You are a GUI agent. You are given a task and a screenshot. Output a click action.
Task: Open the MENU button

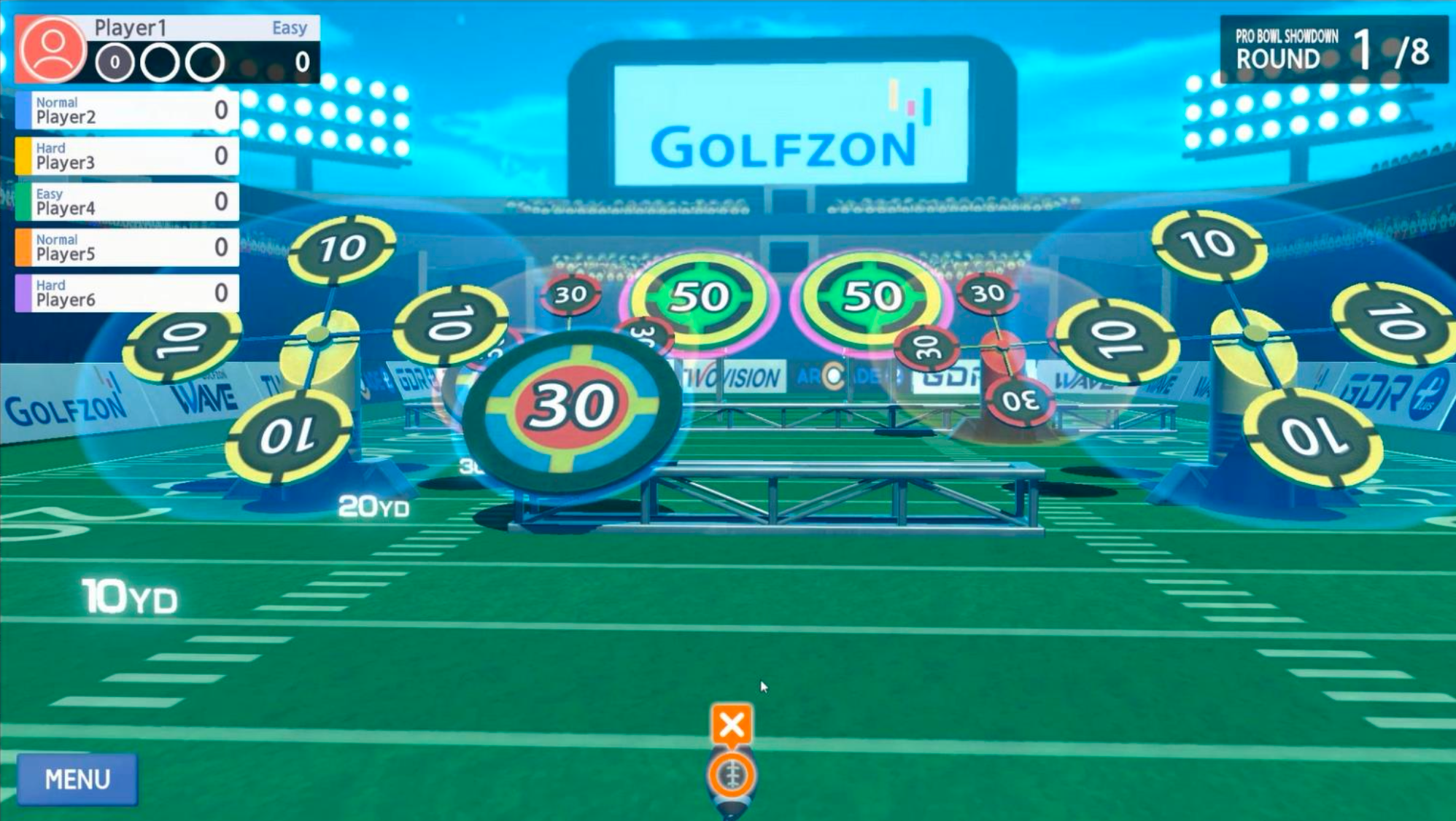(x=77, y=779)
